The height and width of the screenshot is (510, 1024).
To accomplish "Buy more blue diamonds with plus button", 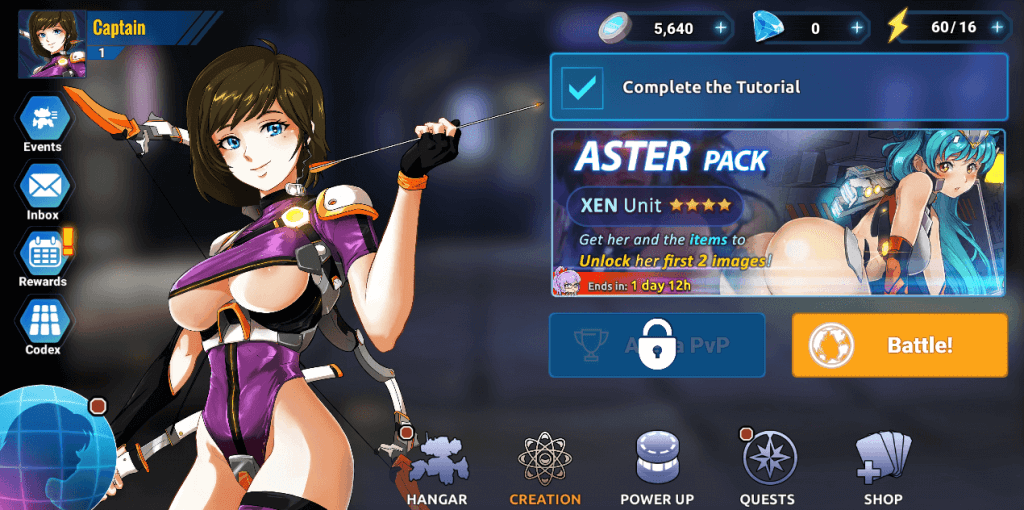I will pyautogui.click(x=856, y=28).
